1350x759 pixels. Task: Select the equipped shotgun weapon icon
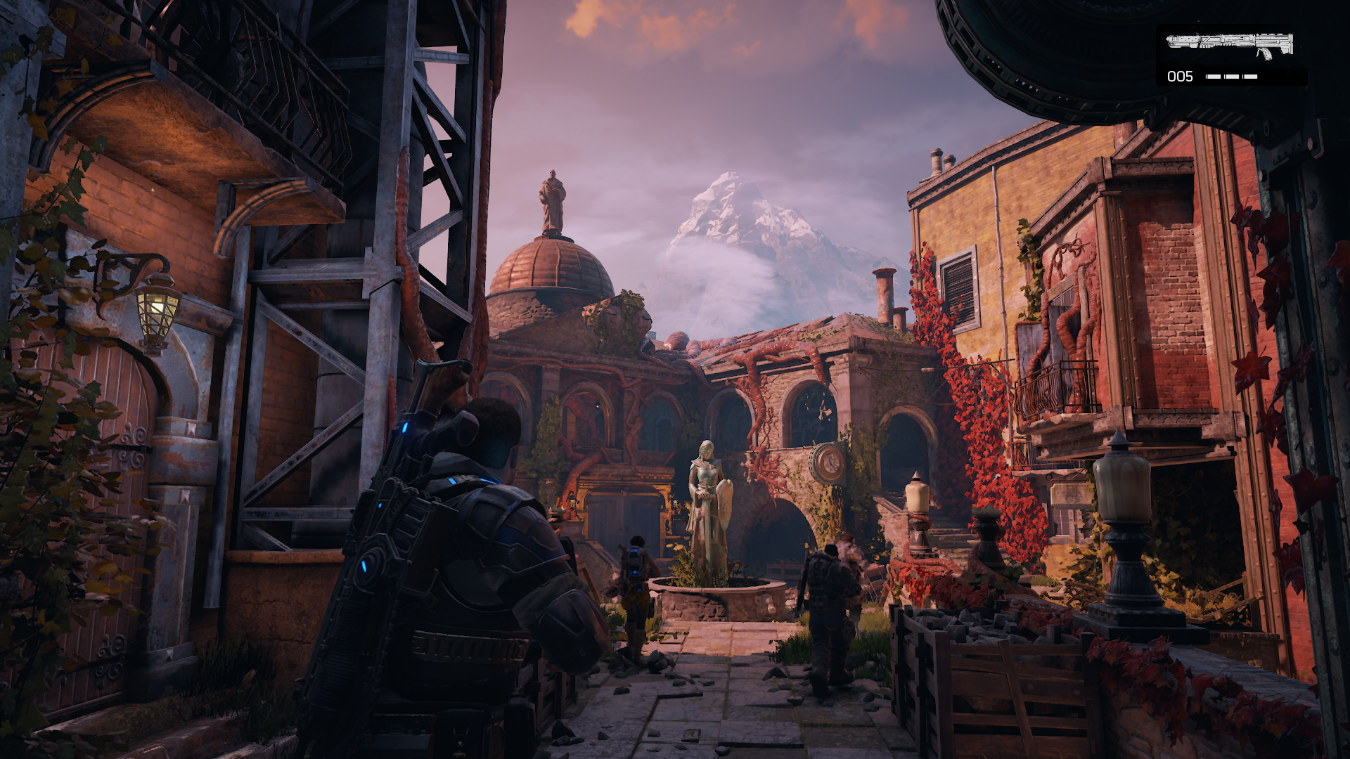point(1229,44)
